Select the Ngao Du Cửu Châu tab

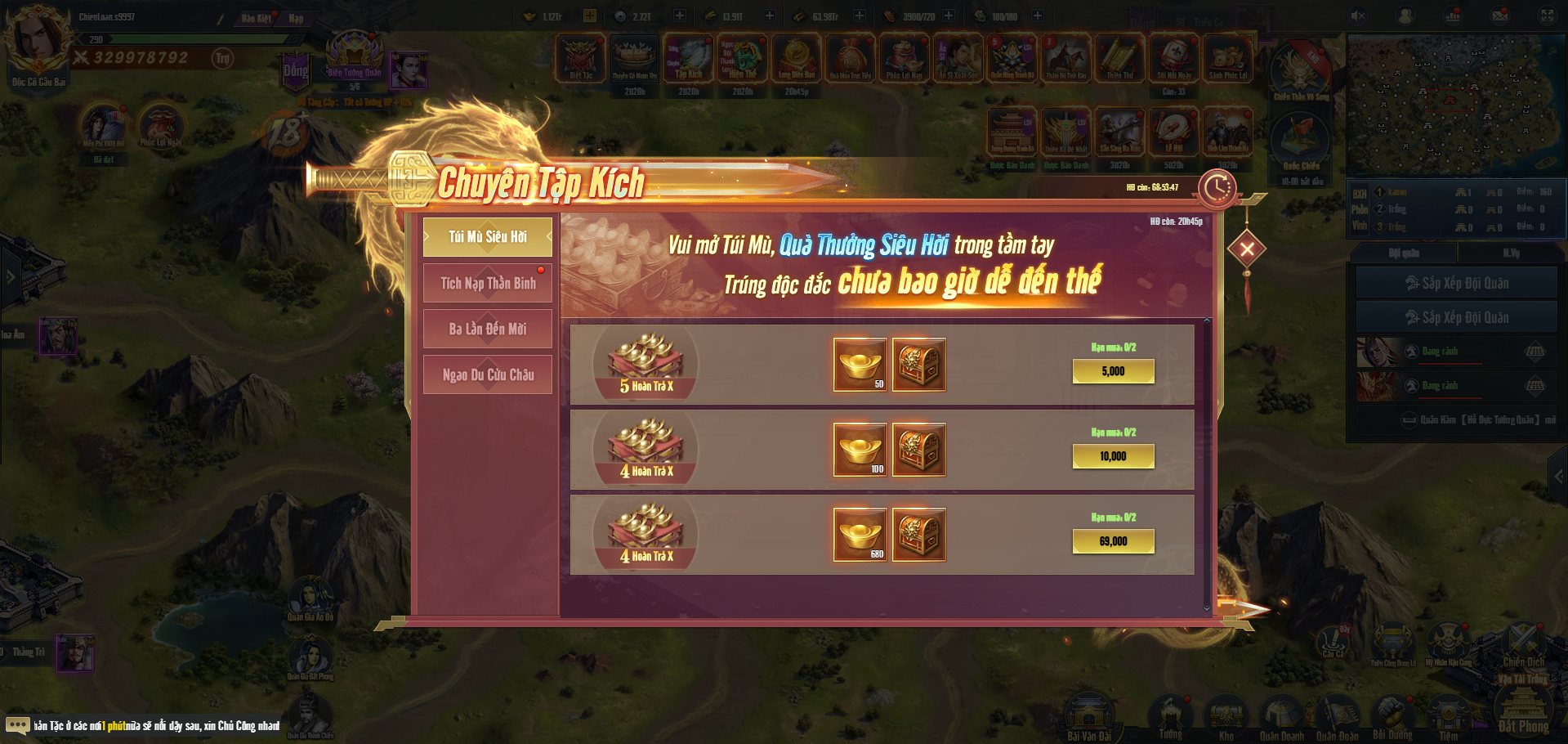tap(488, 374)
